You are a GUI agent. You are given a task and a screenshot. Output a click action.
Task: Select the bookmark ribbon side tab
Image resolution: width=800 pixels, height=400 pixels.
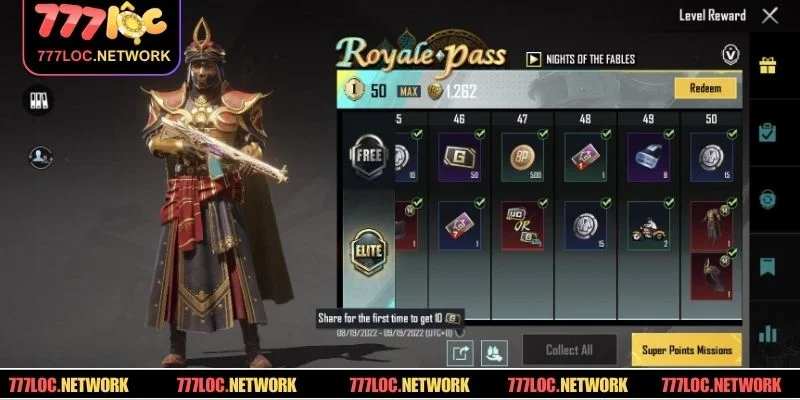point(768,266)
